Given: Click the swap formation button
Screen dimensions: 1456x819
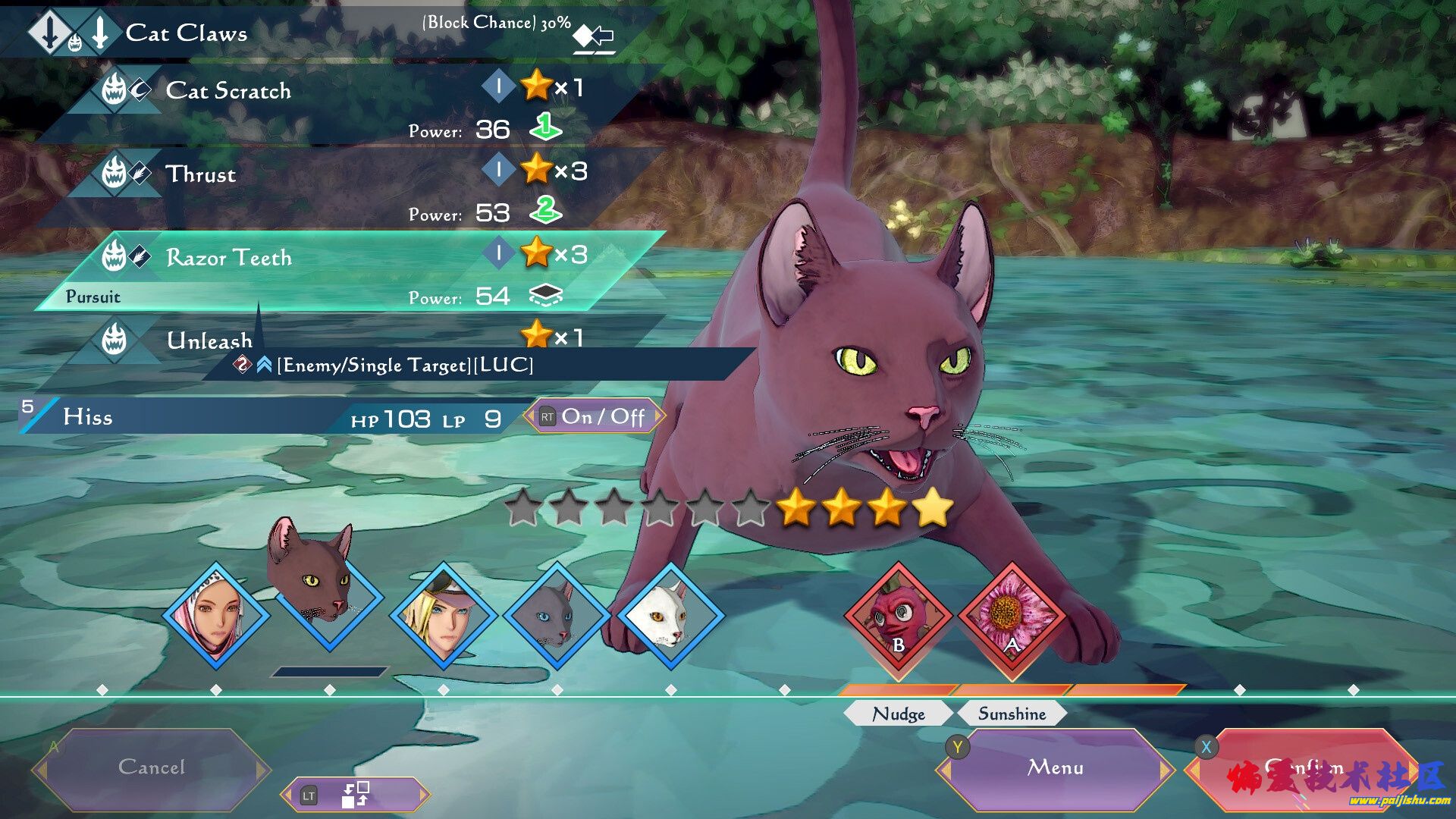Looking at the screenshot, I should coord(355,795).
